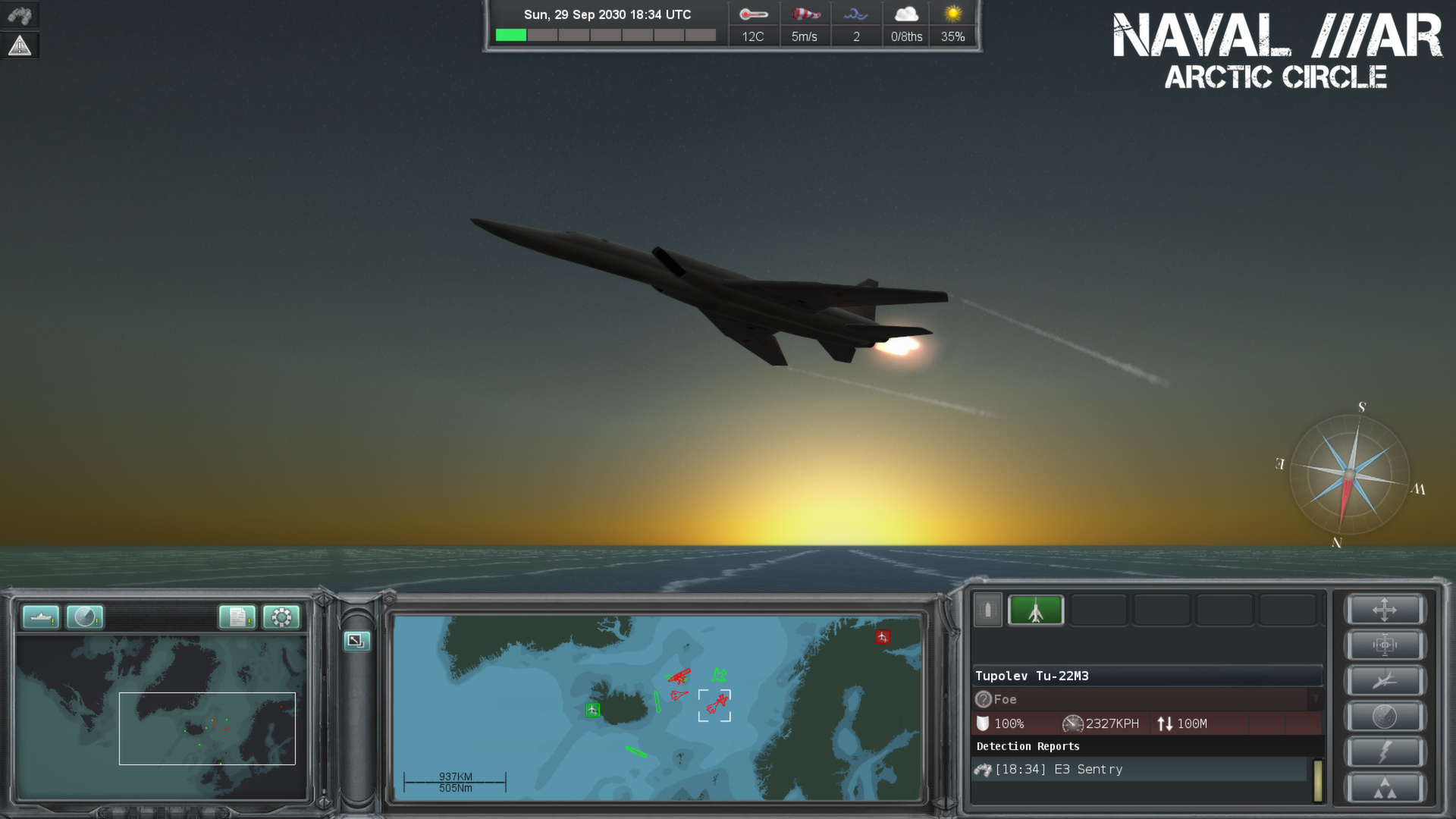This screenshot has width=1456, height=819.
Task: Select the four-arrow move command icon
Action: [x=1385, y=610]
